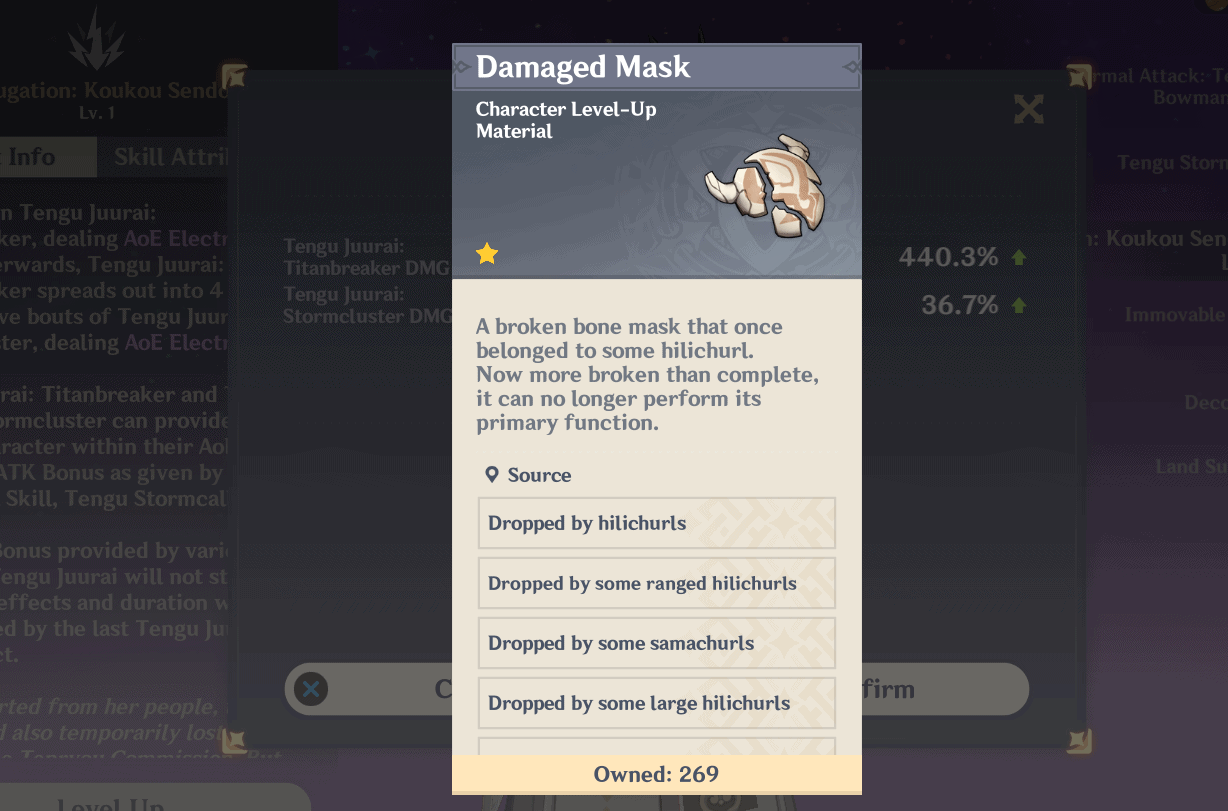The image size is (1228, 811).
Task: Click the Level Up button
Action: coord(110,802)
